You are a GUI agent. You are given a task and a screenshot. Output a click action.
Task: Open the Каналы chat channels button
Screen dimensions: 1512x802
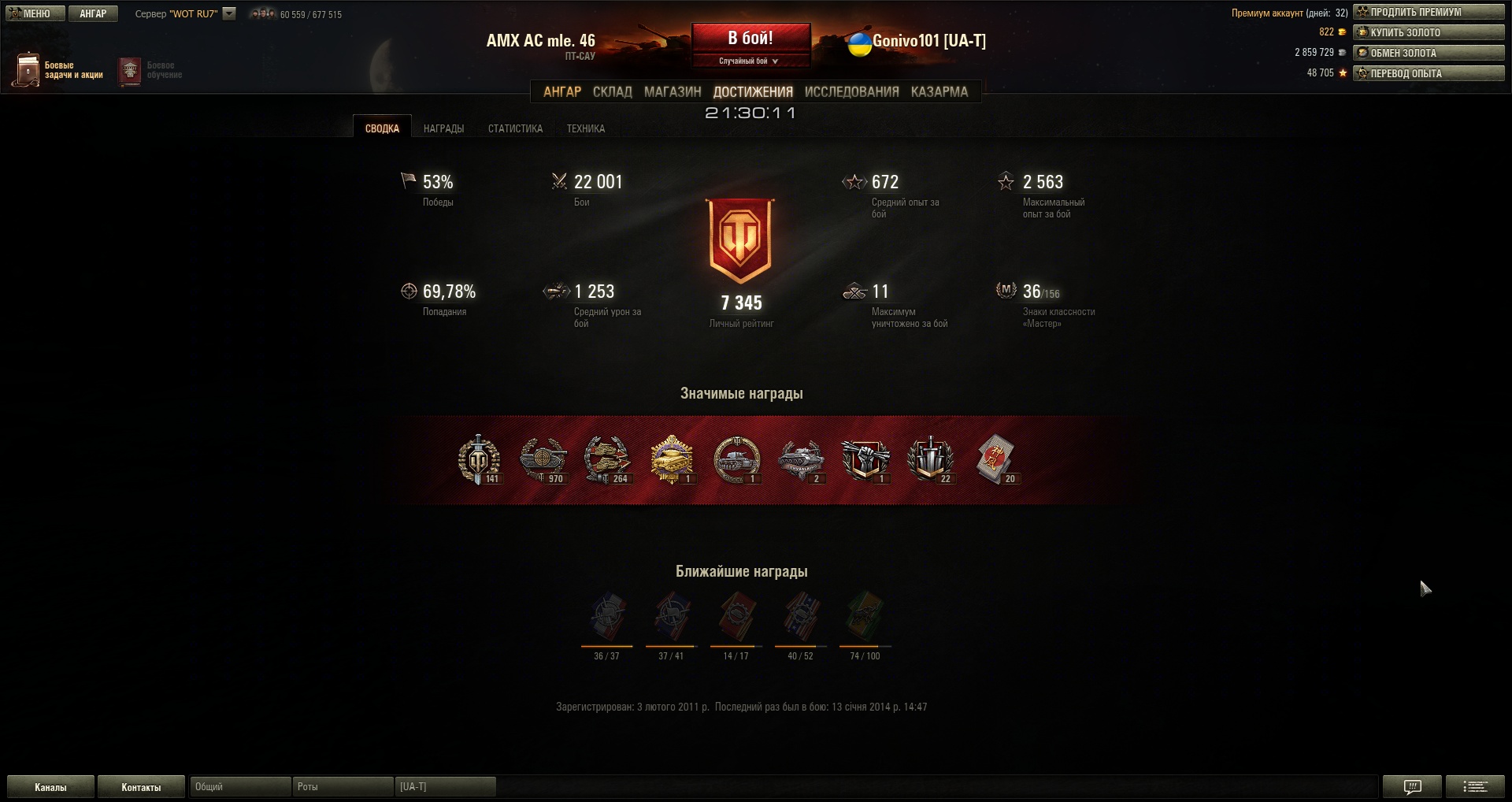click(50, 787)
